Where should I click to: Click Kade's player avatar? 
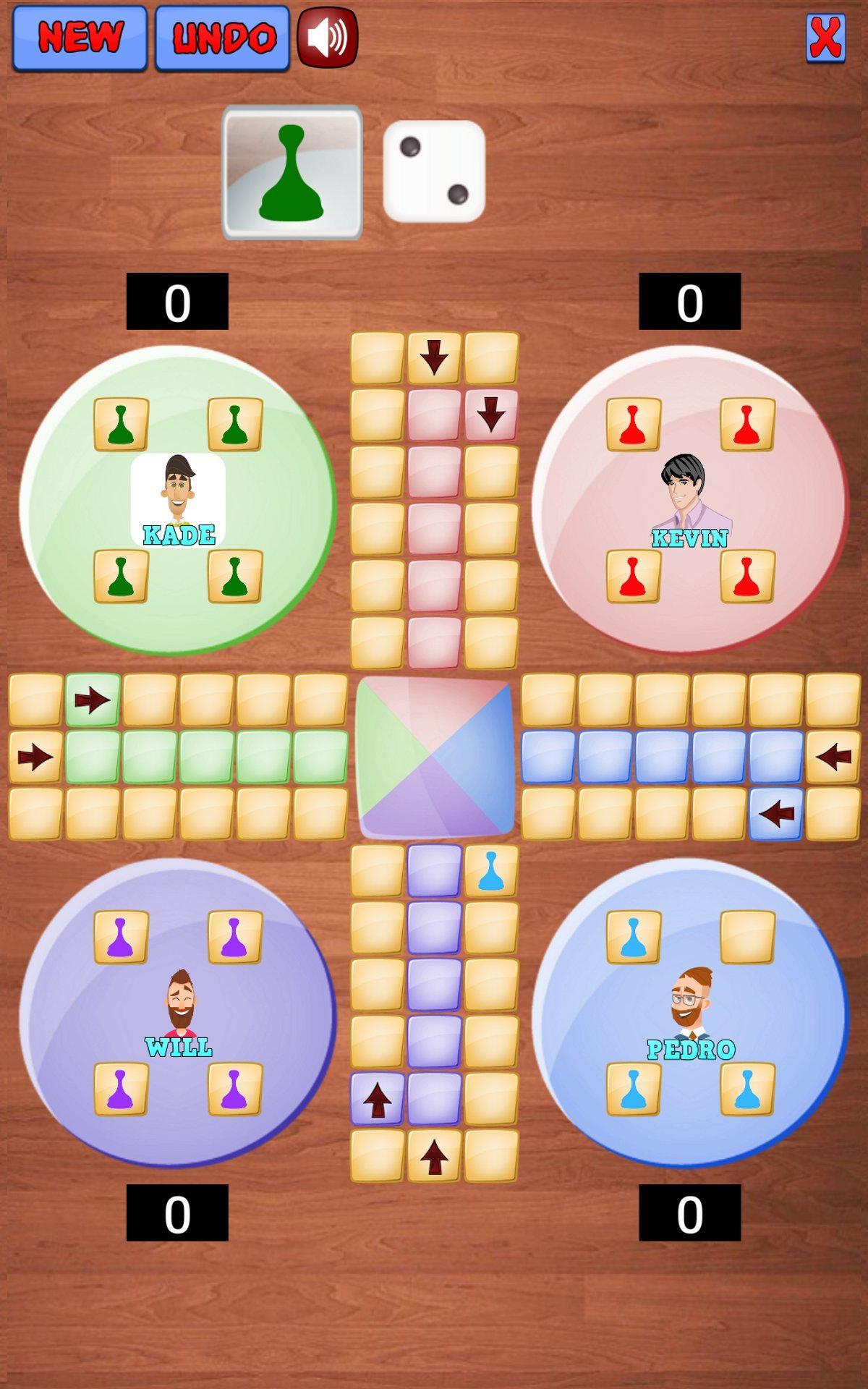(x=178, y=499)
